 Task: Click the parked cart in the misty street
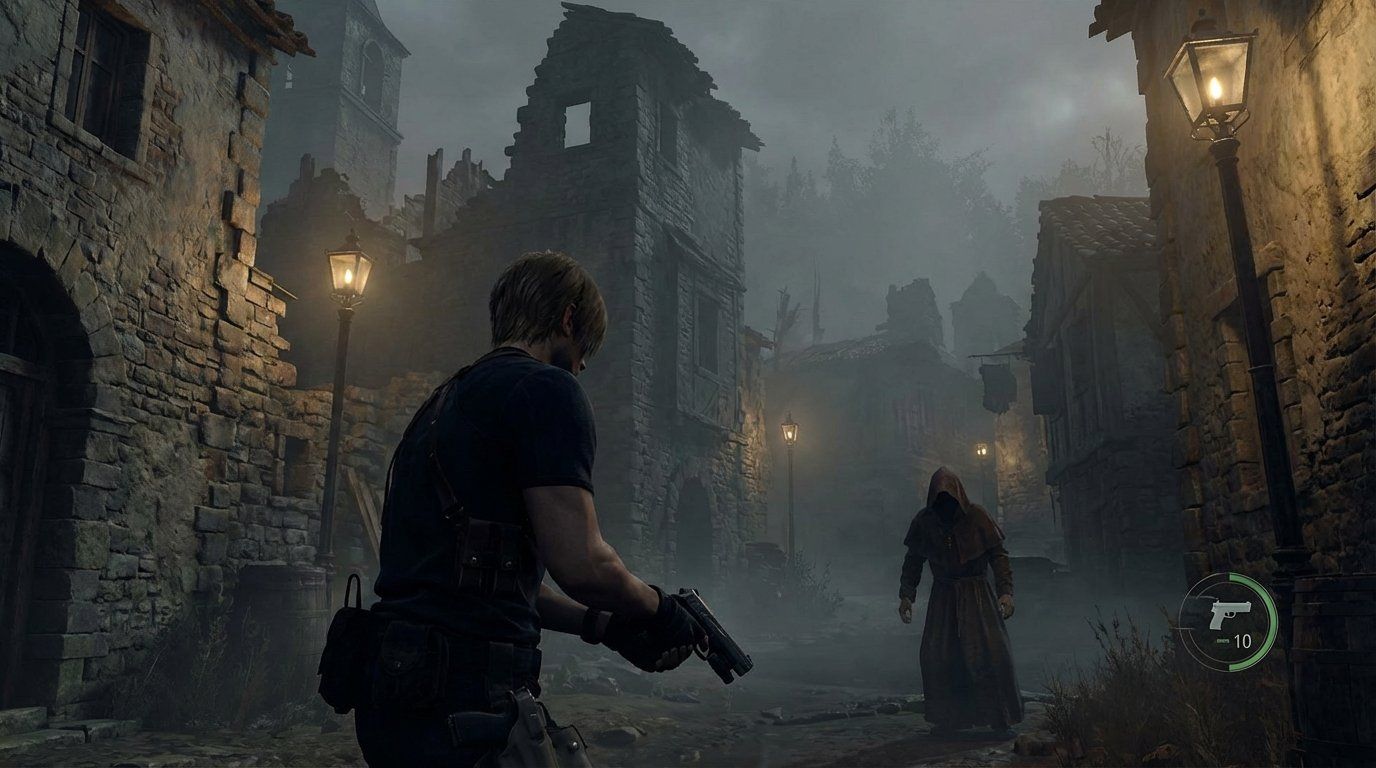tap(765, 555)
